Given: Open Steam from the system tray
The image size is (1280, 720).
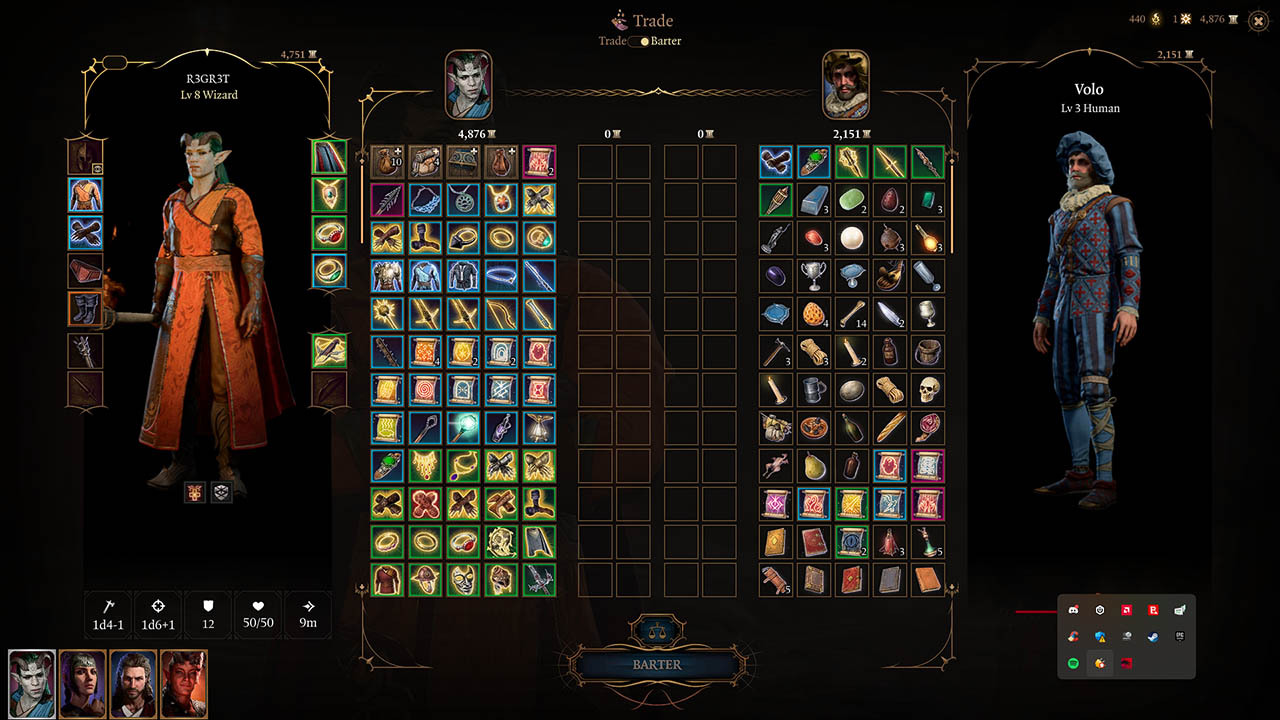Looking at the screenshot, I should click(x=1153, y=636).
